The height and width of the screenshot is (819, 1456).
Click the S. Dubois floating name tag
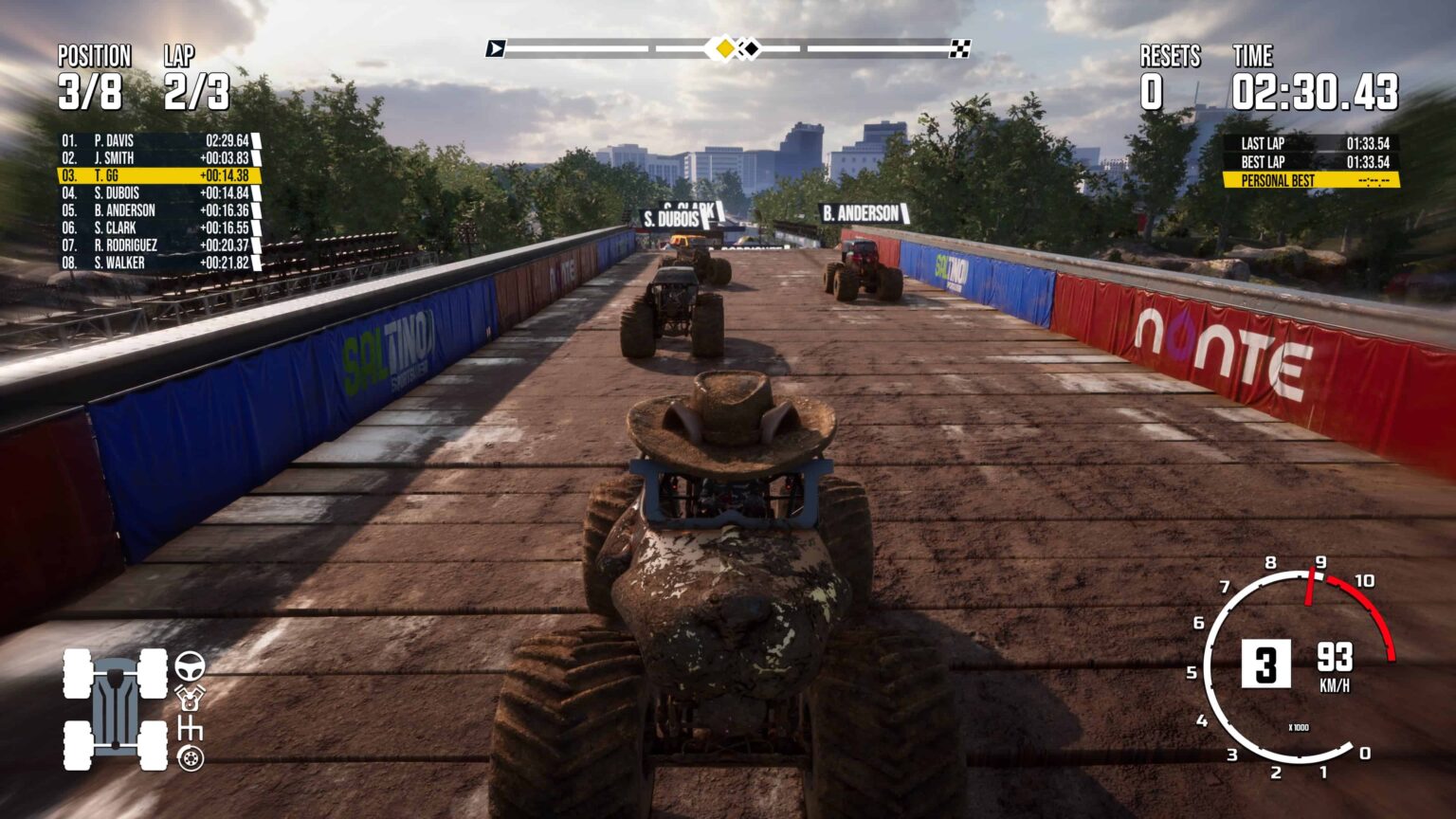click(672, 220)
